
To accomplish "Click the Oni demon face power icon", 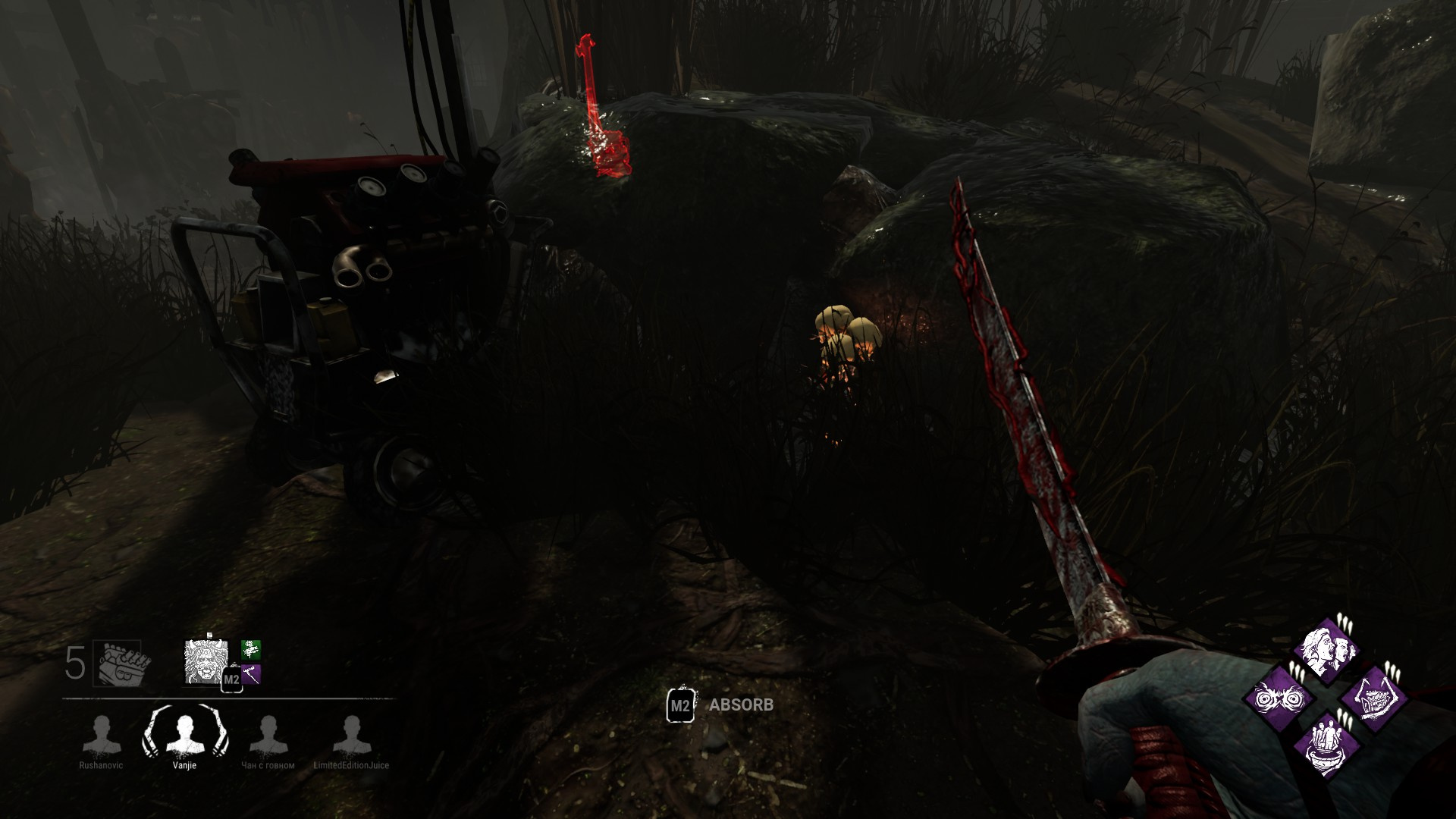I will pyautogui.click(x=205, y=662).
